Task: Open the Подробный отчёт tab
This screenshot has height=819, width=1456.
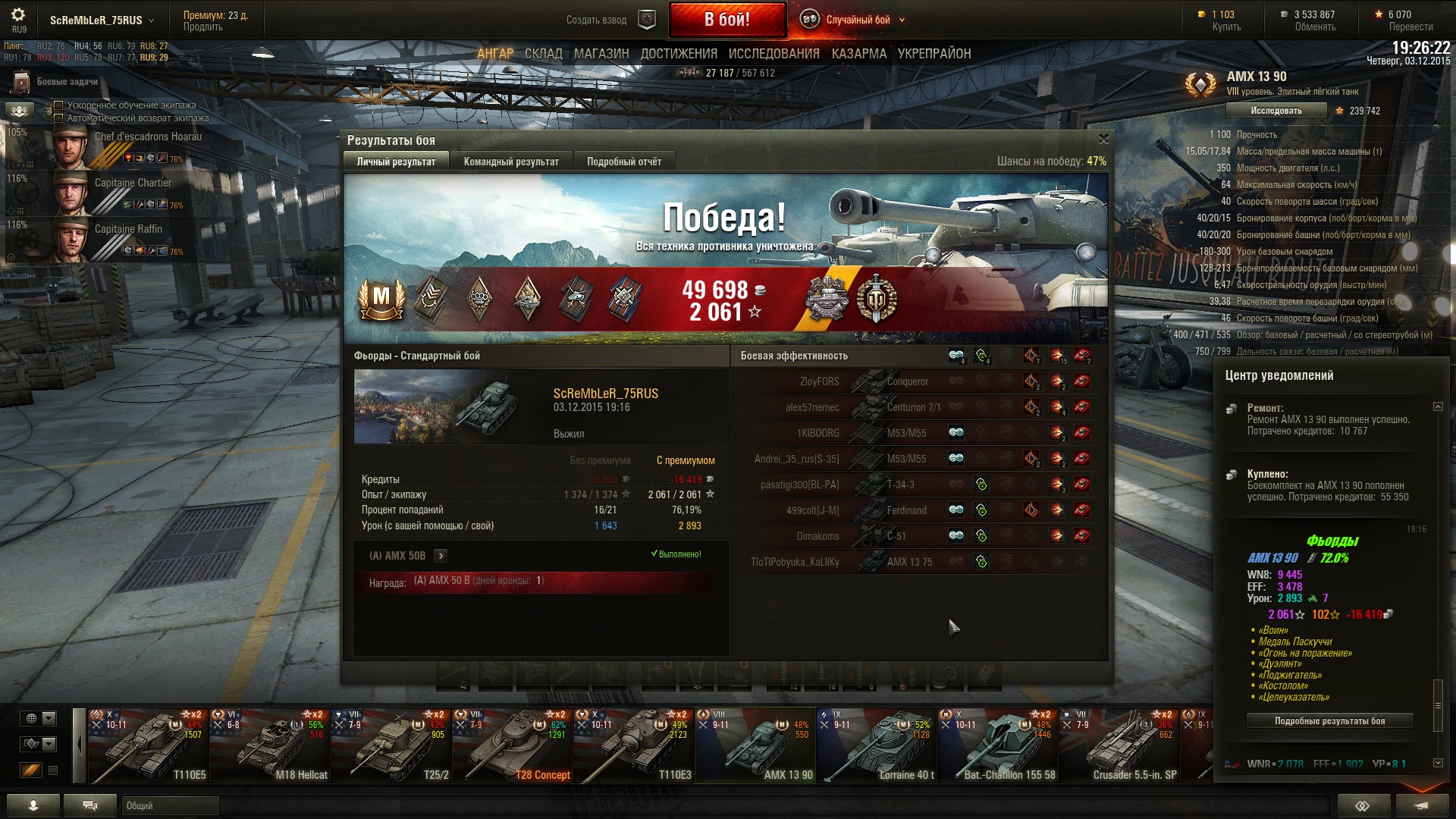Action: click(x=623, y=162)
